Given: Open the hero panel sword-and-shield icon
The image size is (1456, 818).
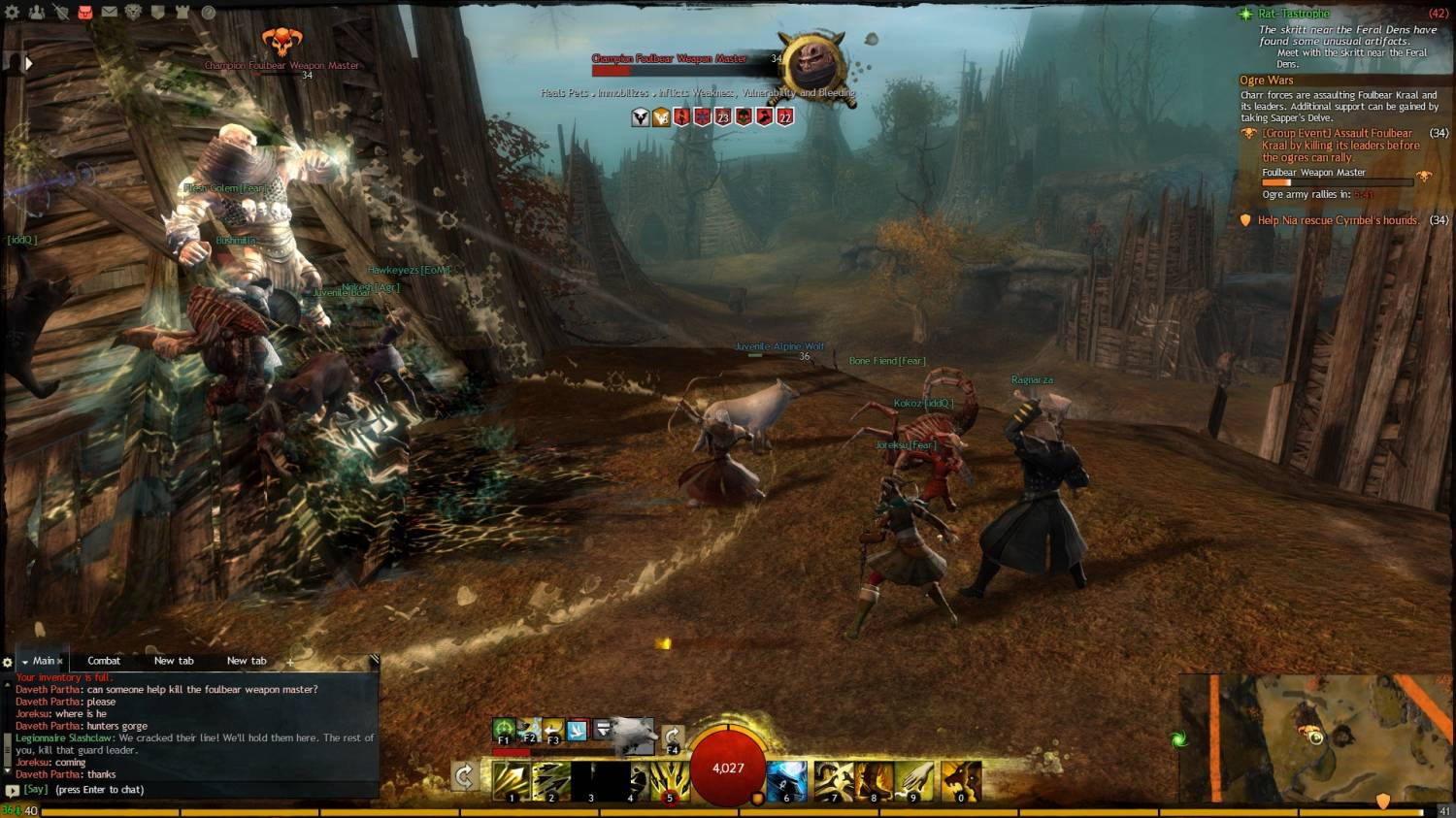Looking at the screenshot, I should click(x=60, y=13).
